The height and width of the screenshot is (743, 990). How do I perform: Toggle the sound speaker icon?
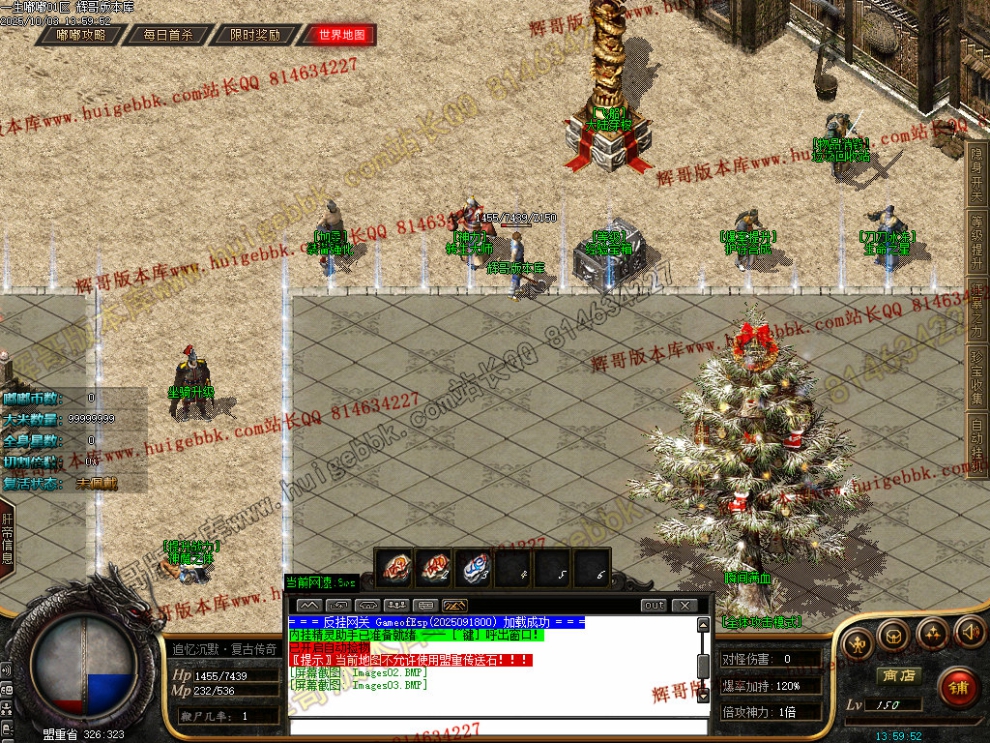968,631
